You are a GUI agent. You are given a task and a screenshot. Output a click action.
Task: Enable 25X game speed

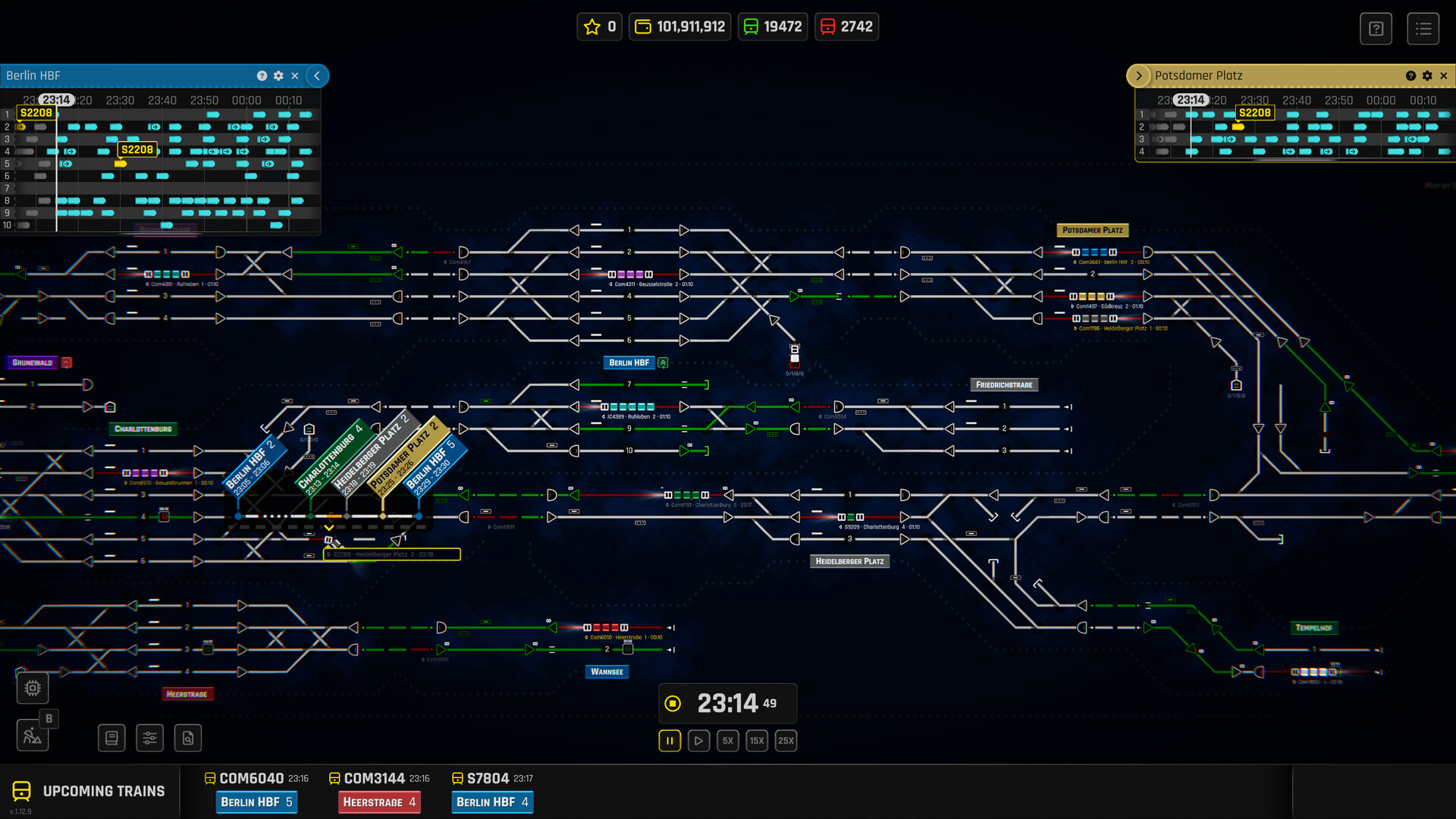click(x=786, y=740)
